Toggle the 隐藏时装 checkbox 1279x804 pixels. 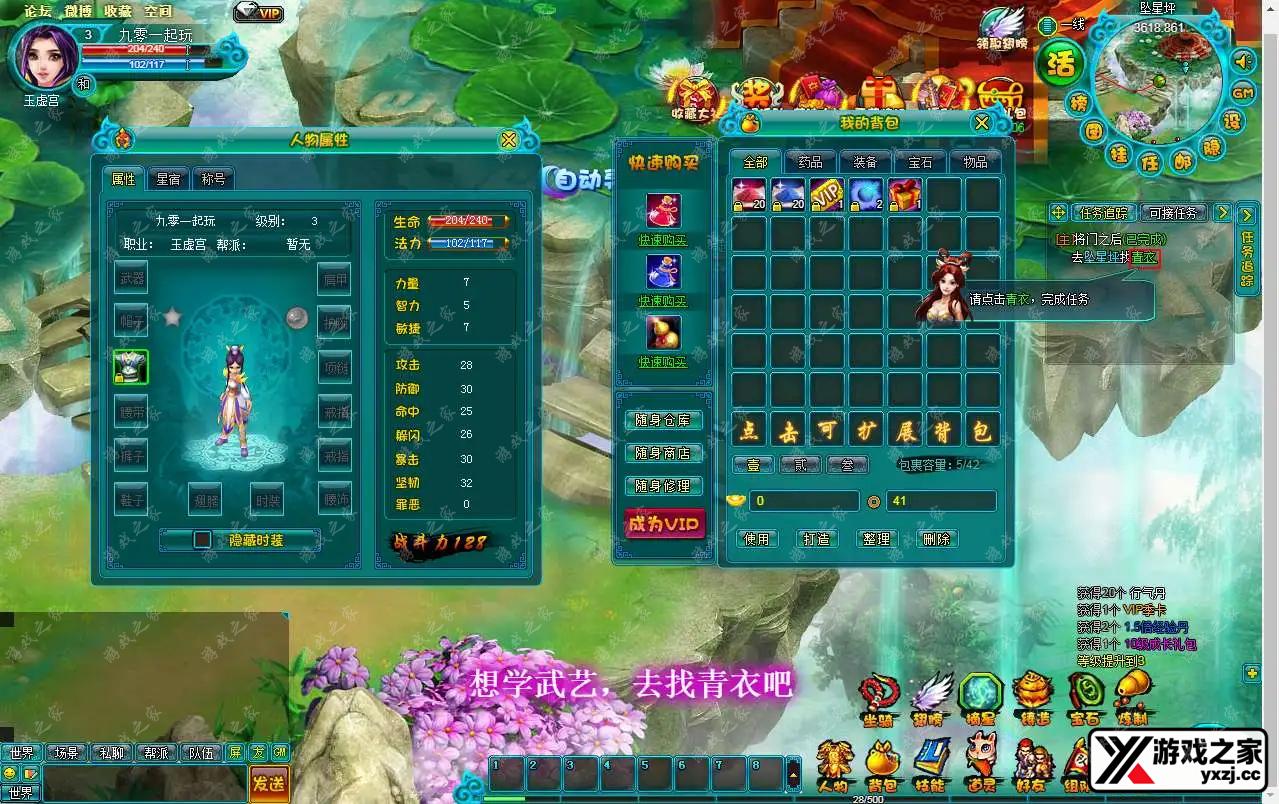pos(203,540)
